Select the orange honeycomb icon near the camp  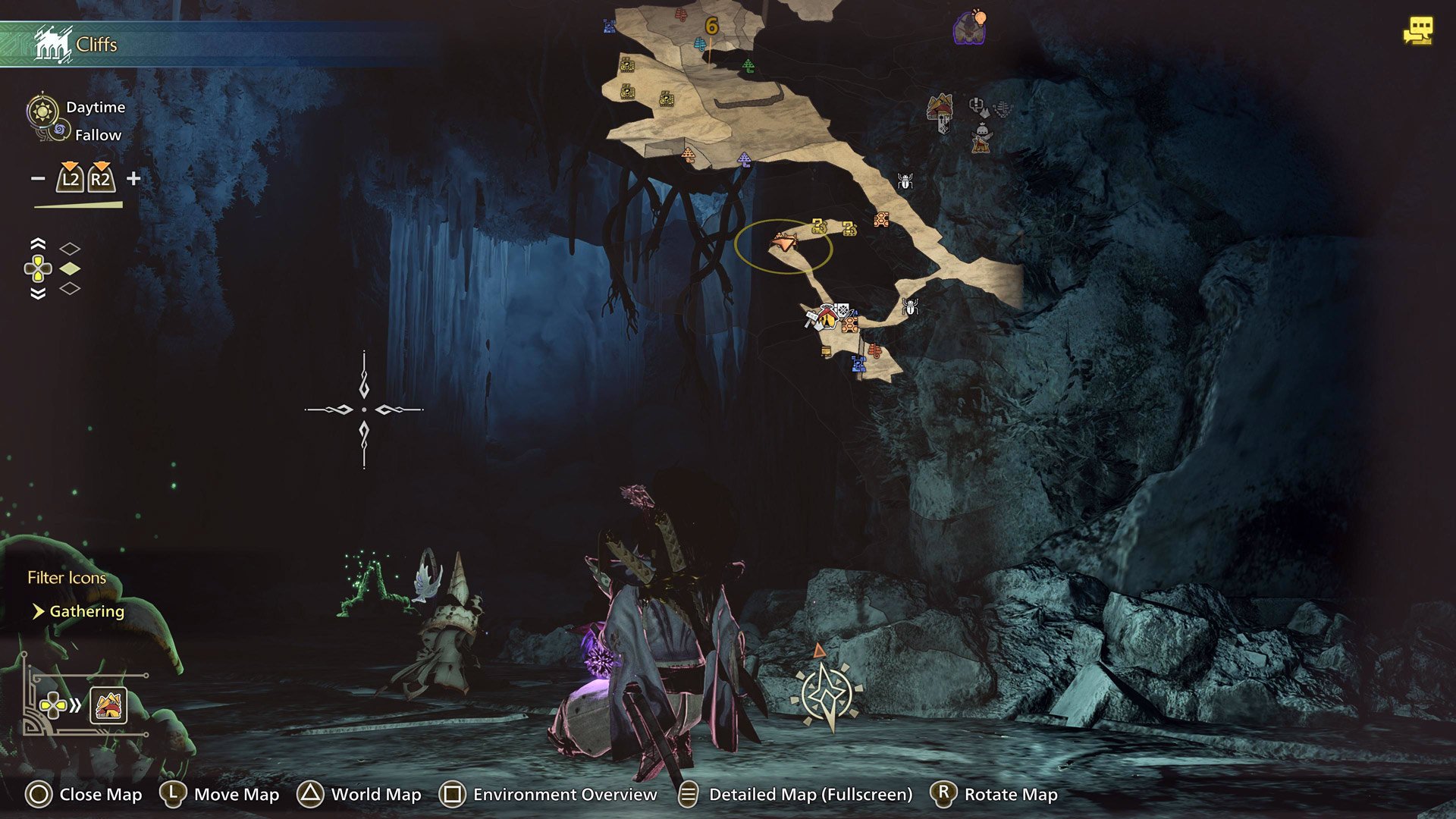[x=849, y=325]
